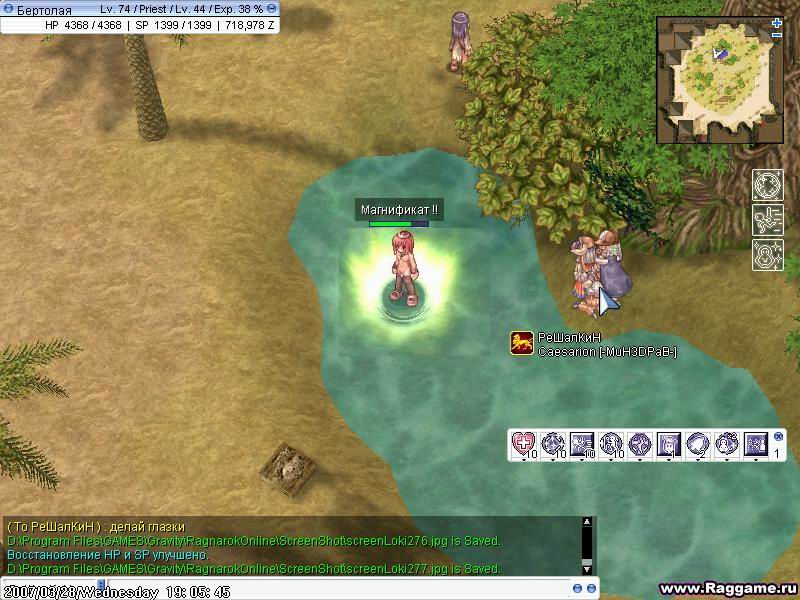
Task: Zoom in the minimap with plus button
Action: 777,22
